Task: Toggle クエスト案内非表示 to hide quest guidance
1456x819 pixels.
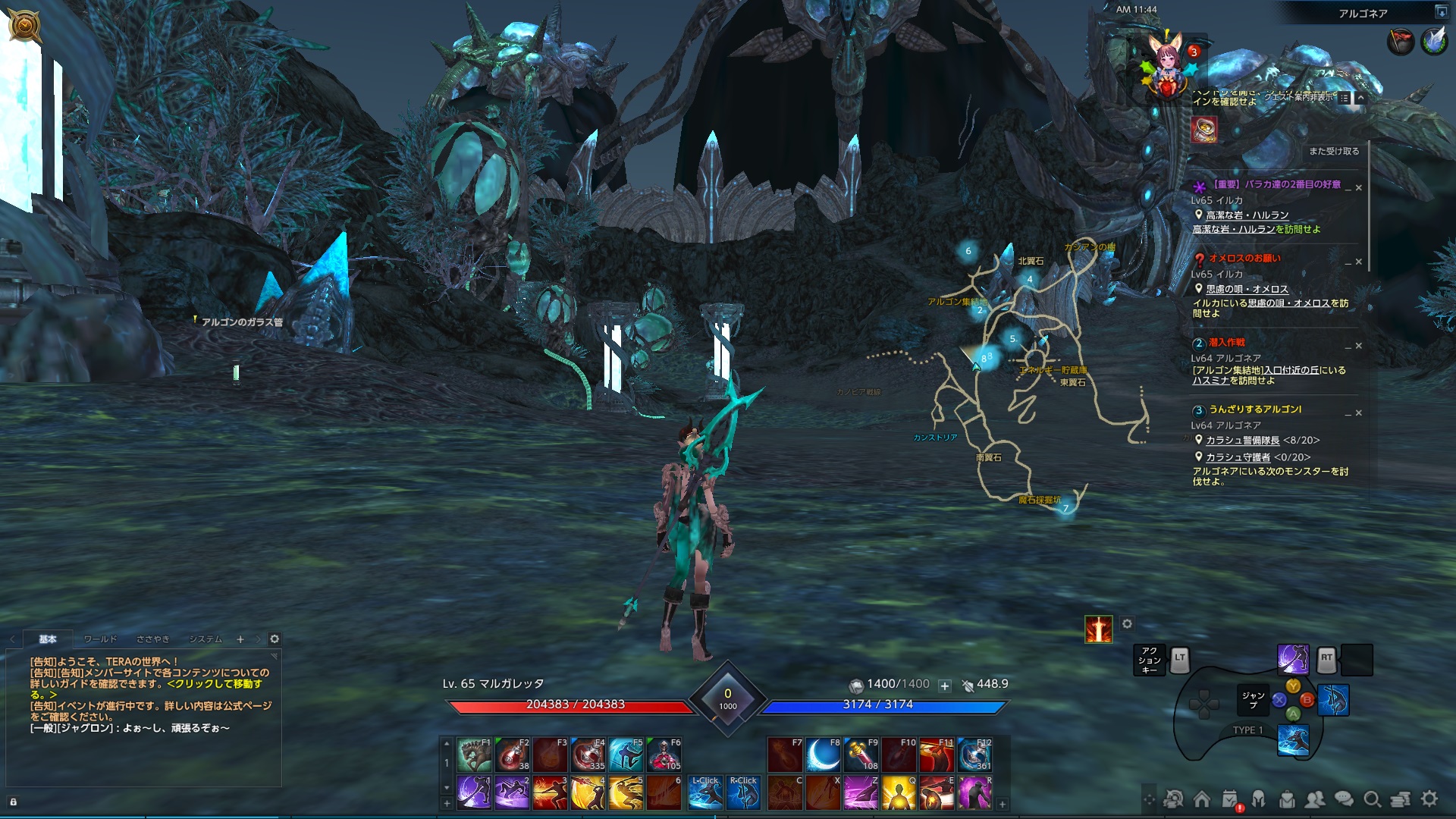Action: click(1299, 97)
